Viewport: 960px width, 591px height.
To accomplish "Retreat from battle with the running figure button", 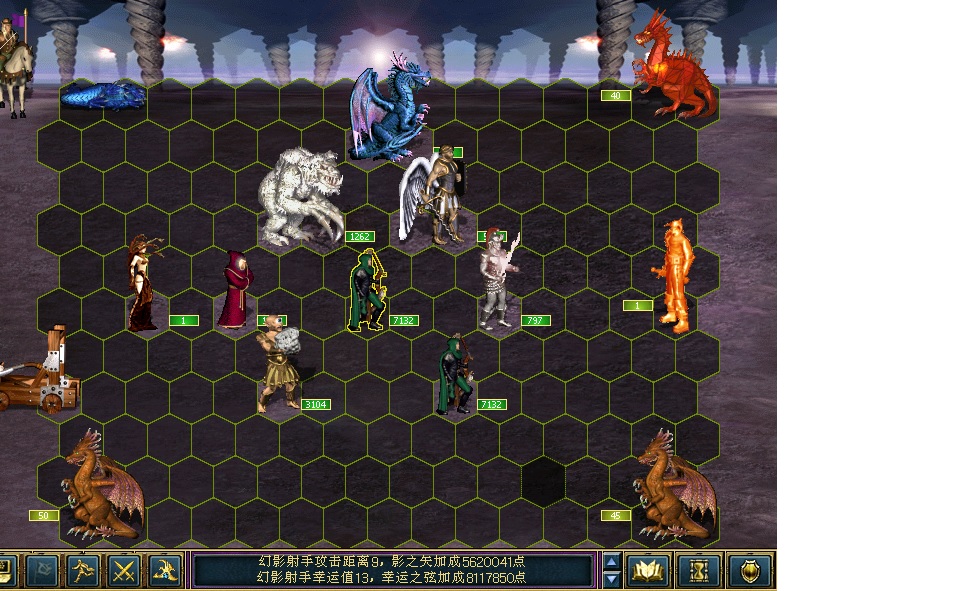I will point(83,570).
